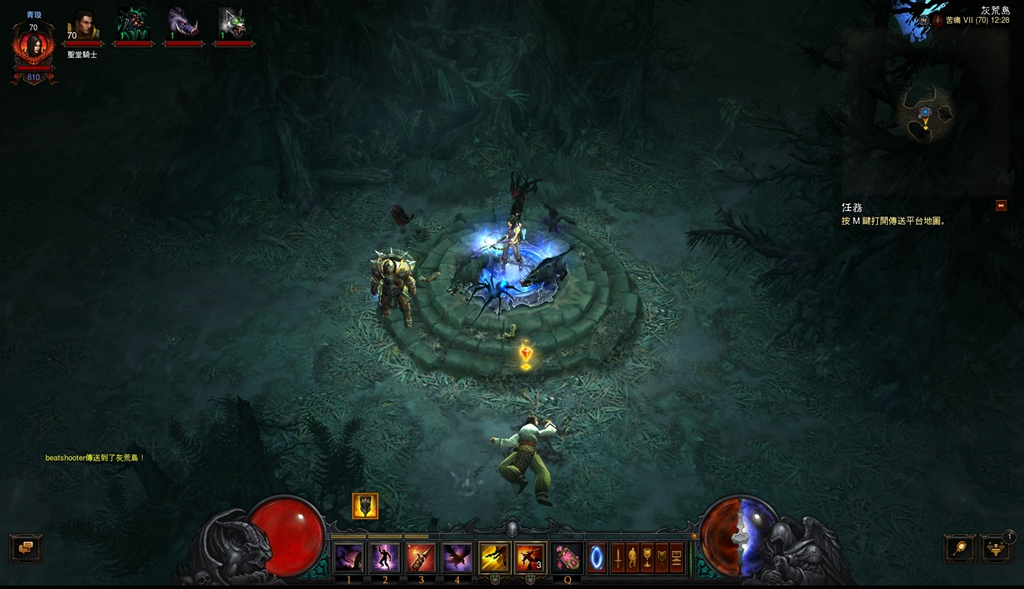Activate the raven companion skill

point(457,557)
